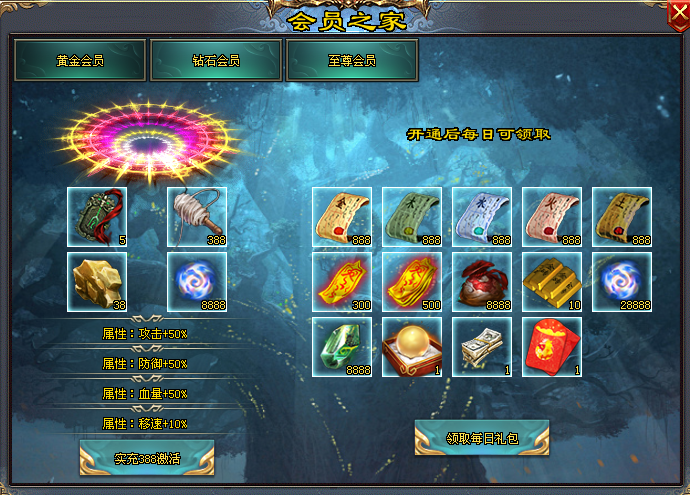
Task: Pick the green emerald gem reward
Action: point(342,347)
